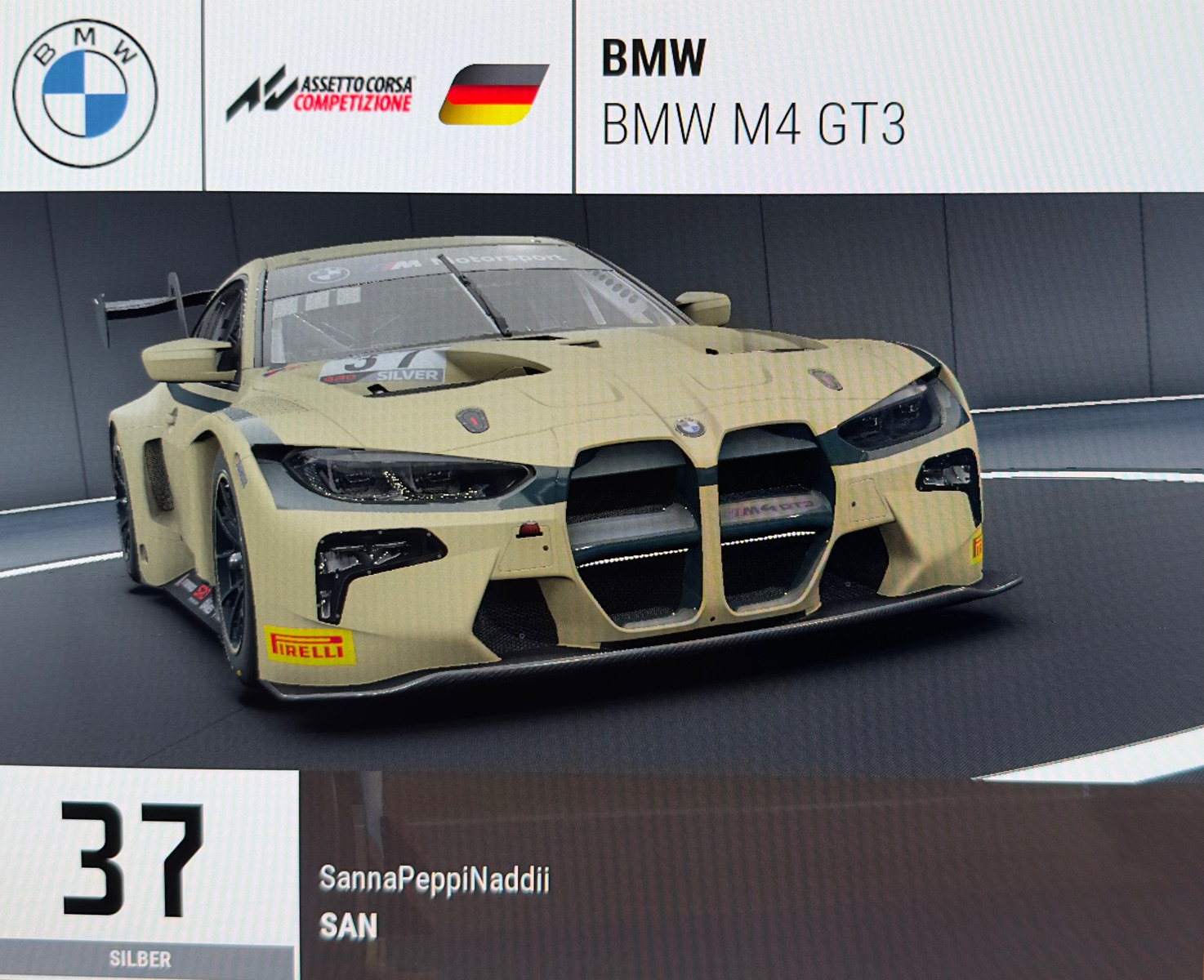The width and height of the screenshot is (1204, 980).
Task: Click the German flag nationality icon
Action: (493, 95)
